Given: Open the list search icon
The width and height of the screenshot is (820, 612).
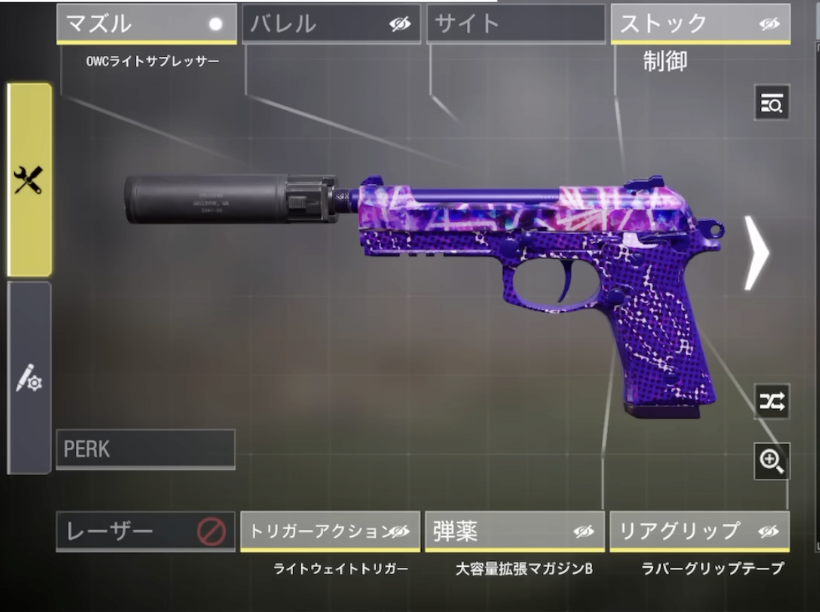Looking at the screenshot, I should pos(772,102).
